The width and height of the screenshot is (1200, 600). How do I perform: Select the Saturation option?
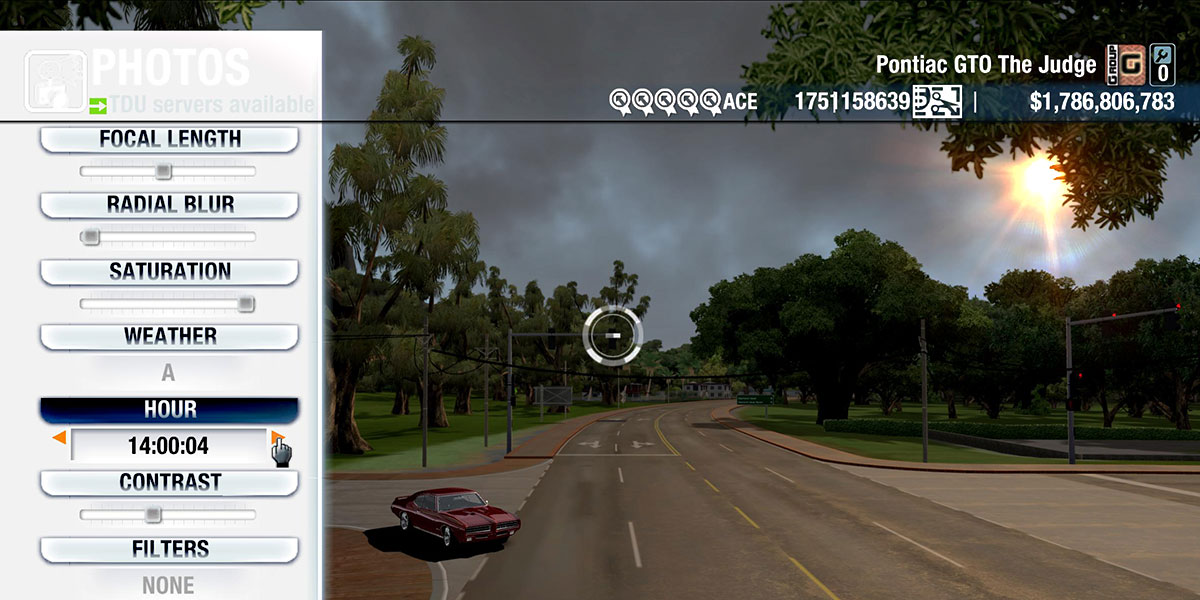point(169,271)
